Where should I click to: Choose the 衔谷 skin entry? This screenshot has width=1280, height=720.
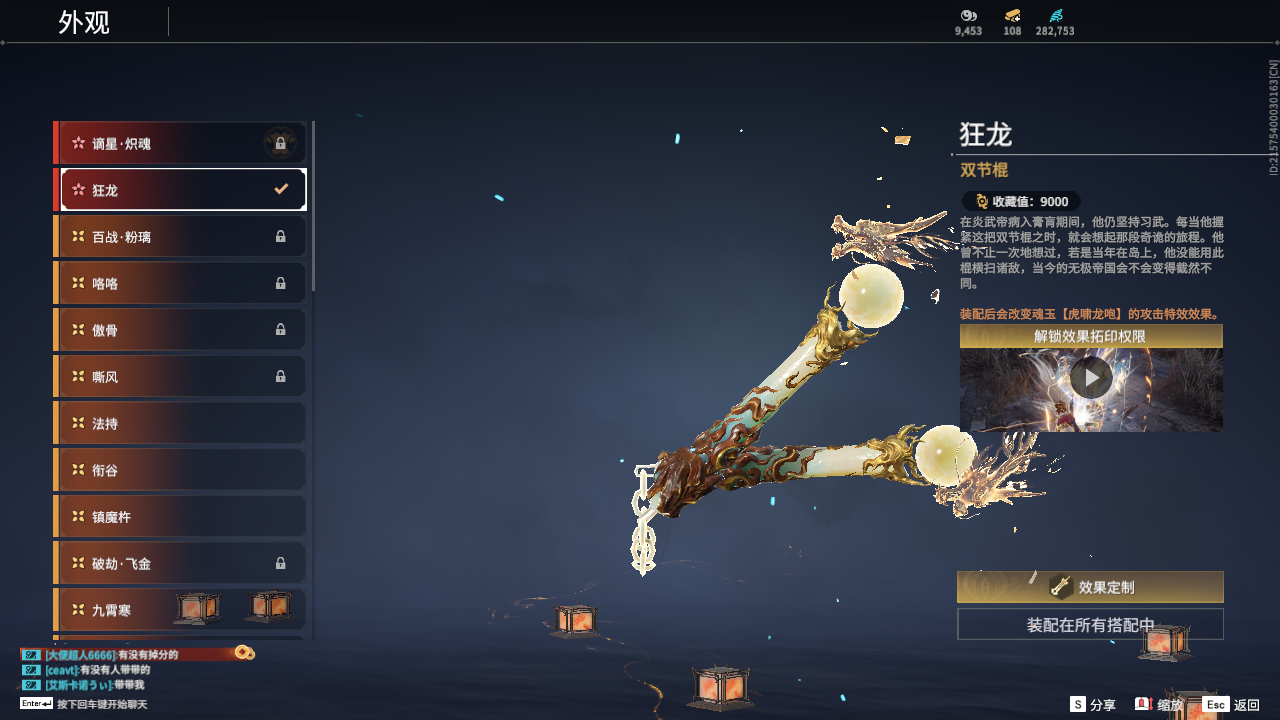182,470
